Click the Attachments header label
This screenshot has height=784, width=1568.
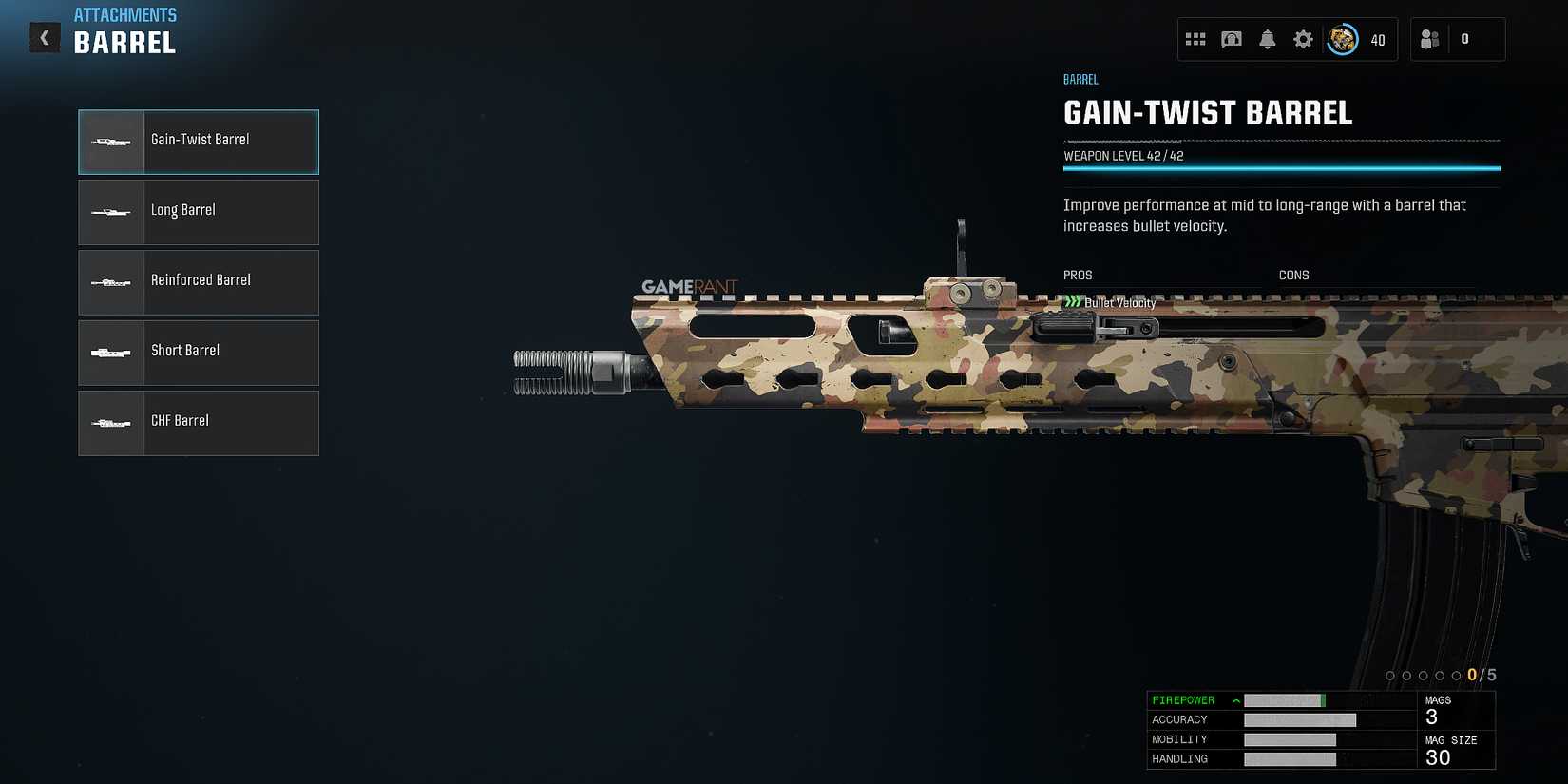click(x=125, y=14)
